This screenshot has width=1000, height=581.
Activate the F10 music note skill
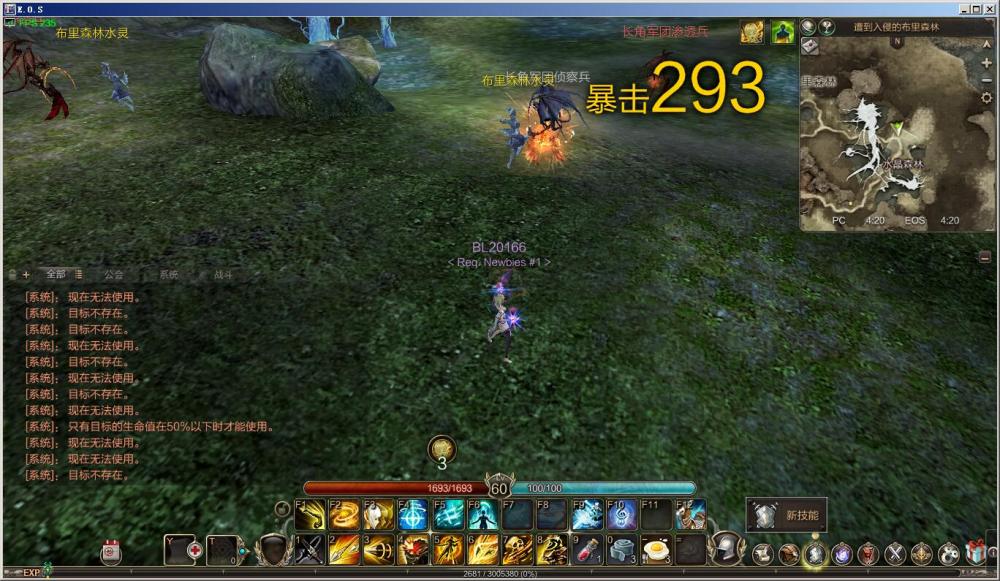click(x=621, y=515)
